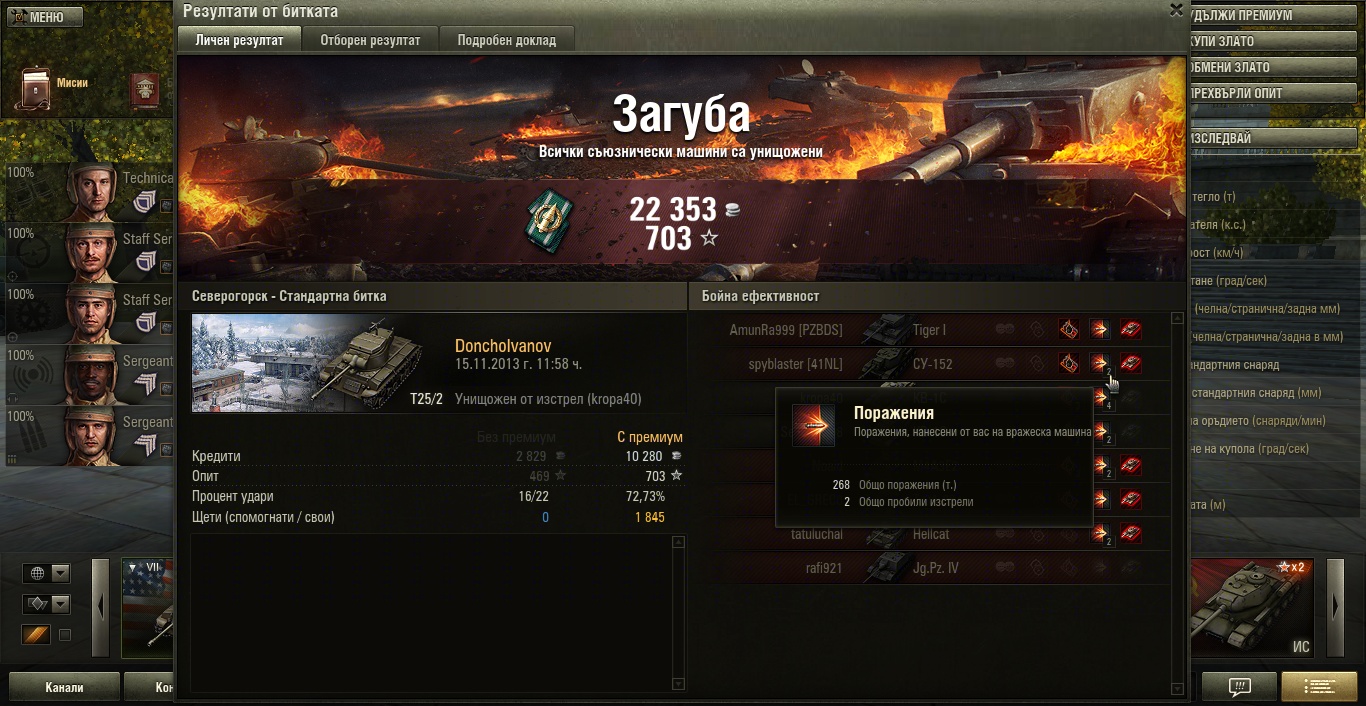
Task: Select the ИС tank in the carousel
Action: click(x=1256, y=608)
